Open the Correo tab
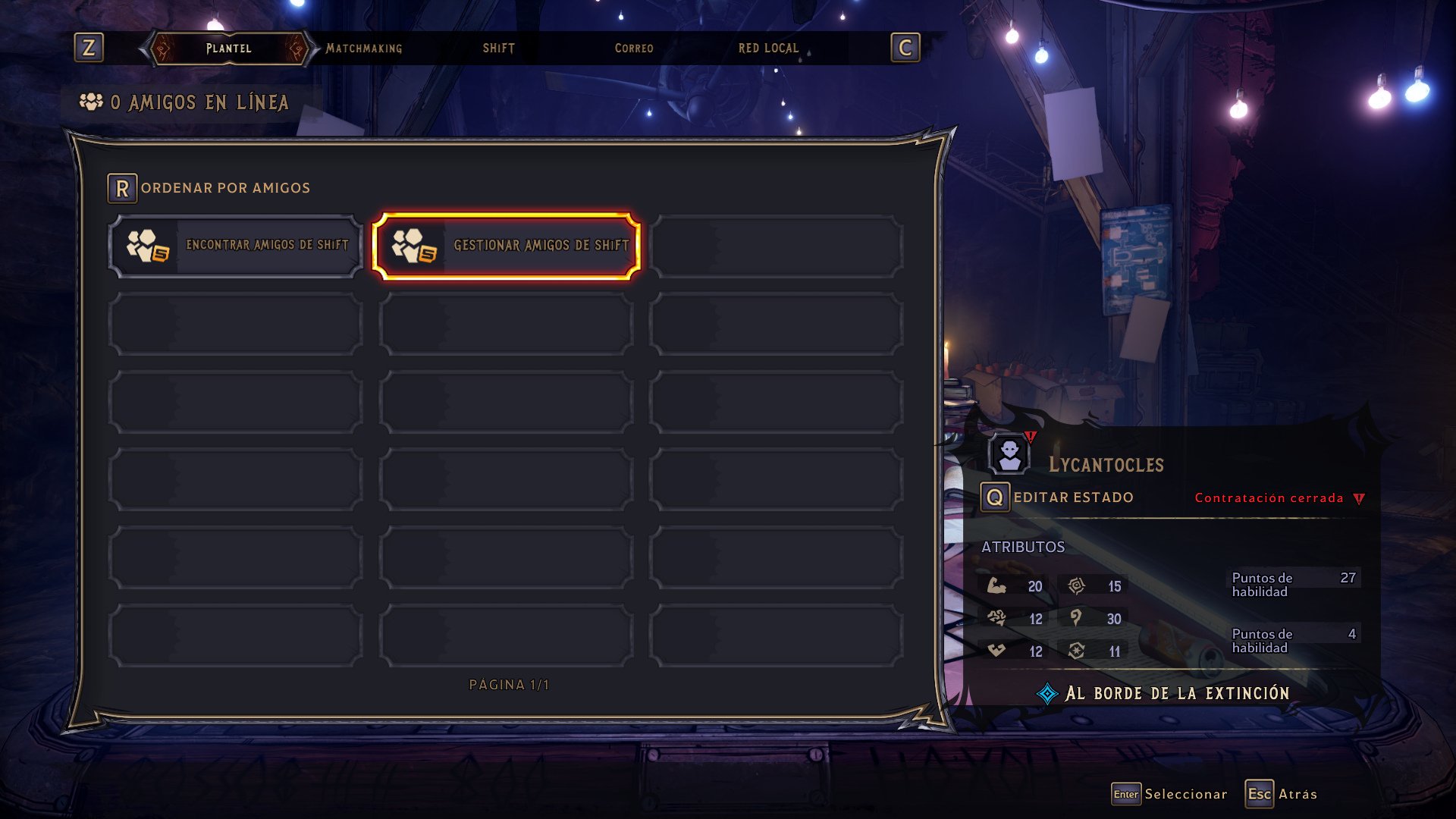1456x819 pixels. [634, 49]
